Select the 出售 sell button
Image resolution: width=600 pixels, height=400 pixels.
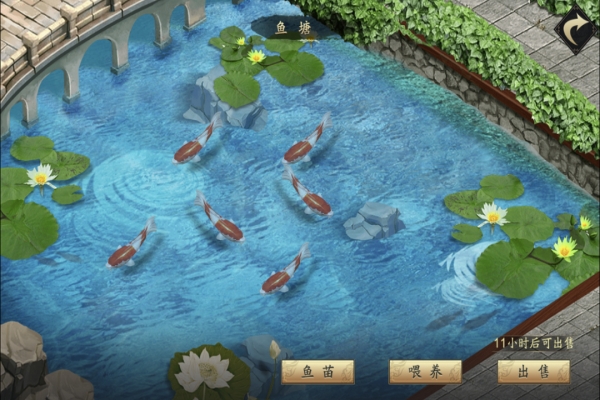[x=532, y=372]
